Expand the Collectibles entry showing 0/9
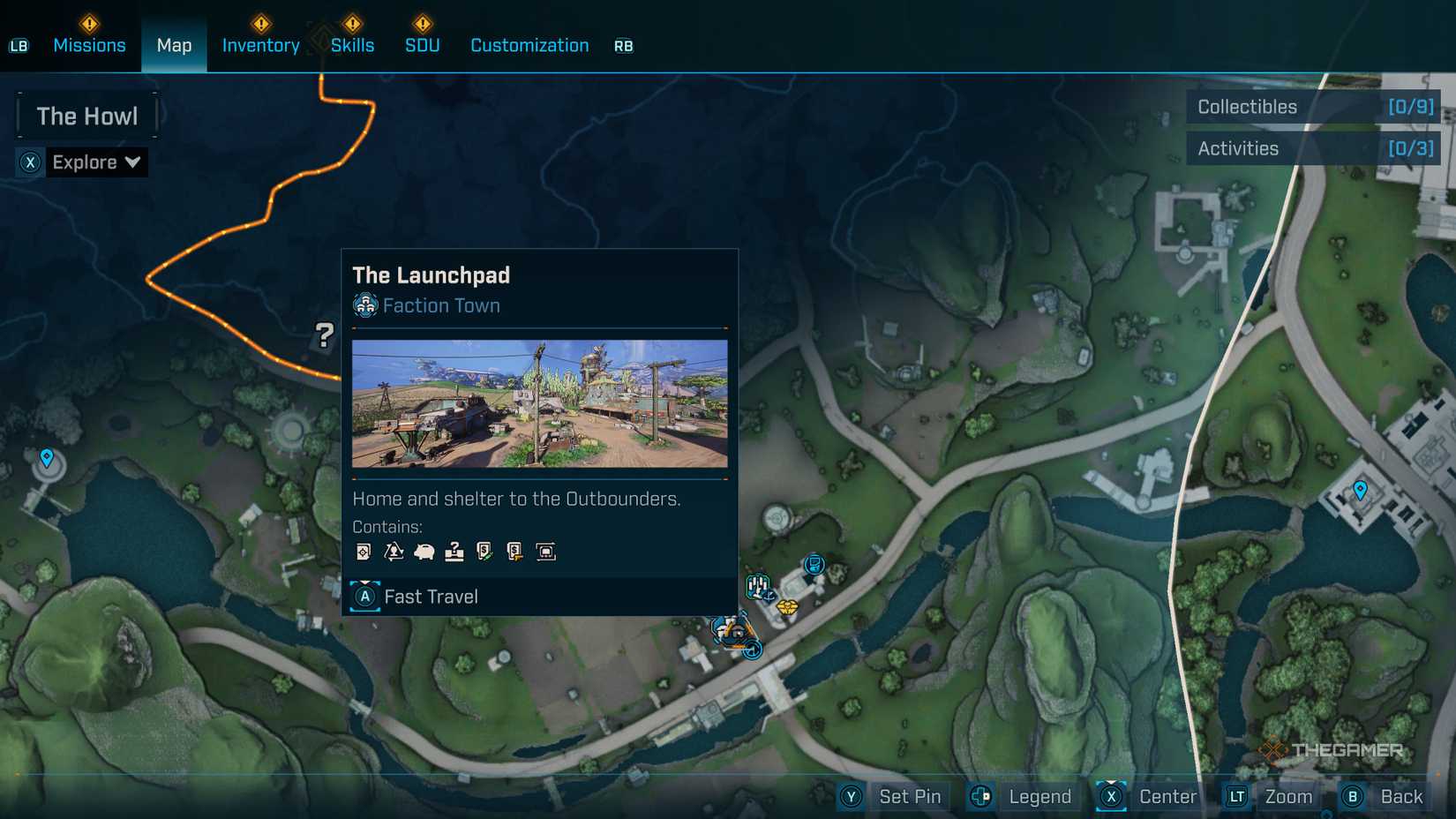Viewport: 1456px width, 819px height. pyautogui.click(x=1314, y=107)
